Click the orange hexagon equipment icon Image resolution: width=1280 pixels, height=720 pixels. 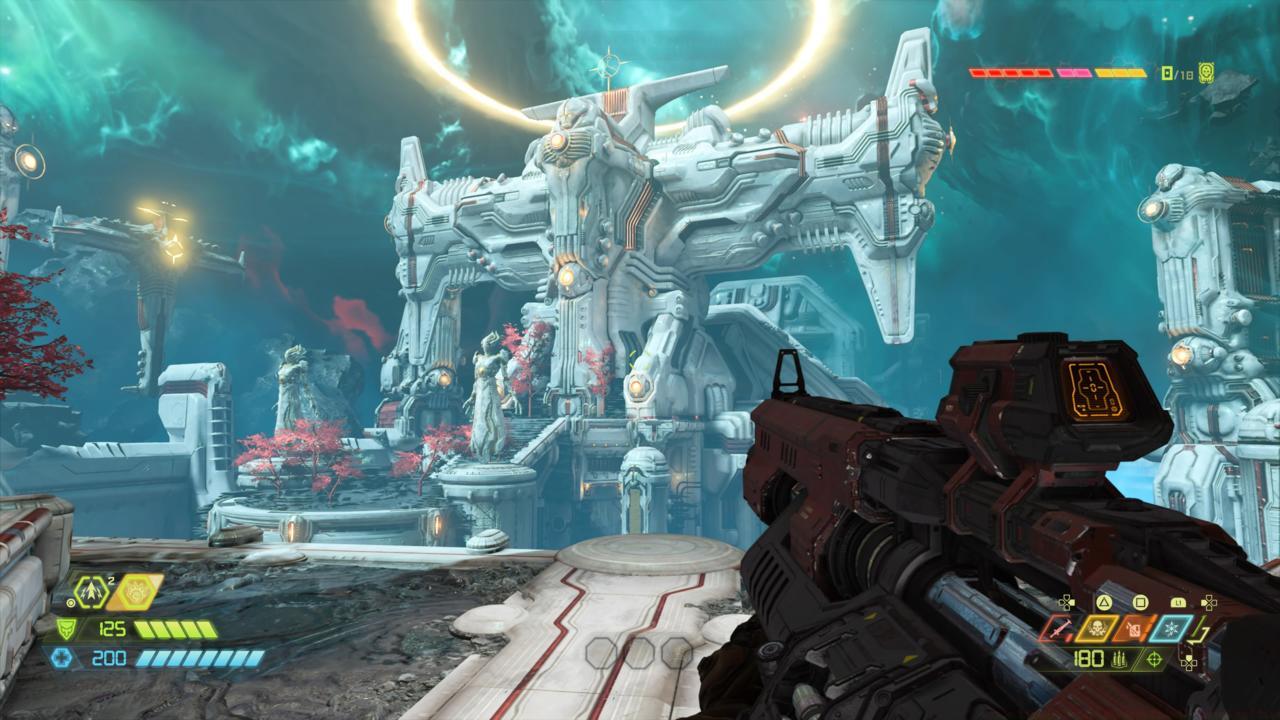coord(135,592)
